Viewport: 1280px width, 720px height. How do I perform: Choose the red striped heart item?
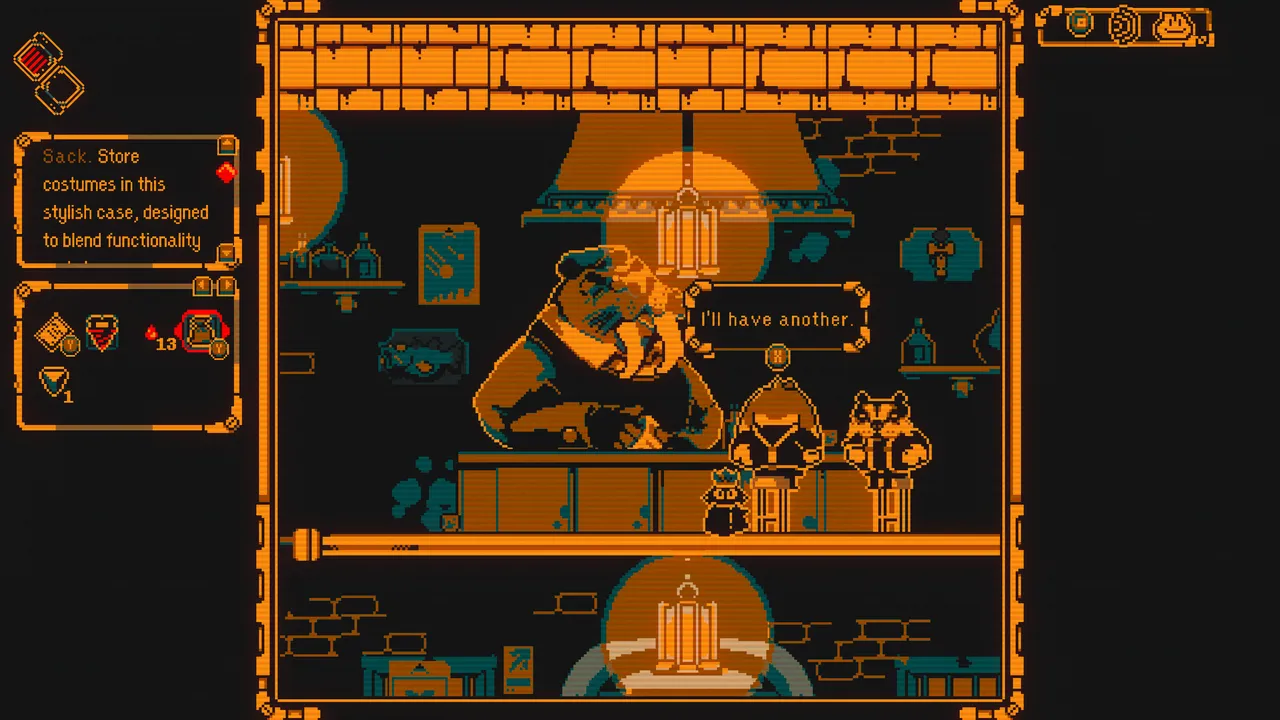tap(101, 333)
